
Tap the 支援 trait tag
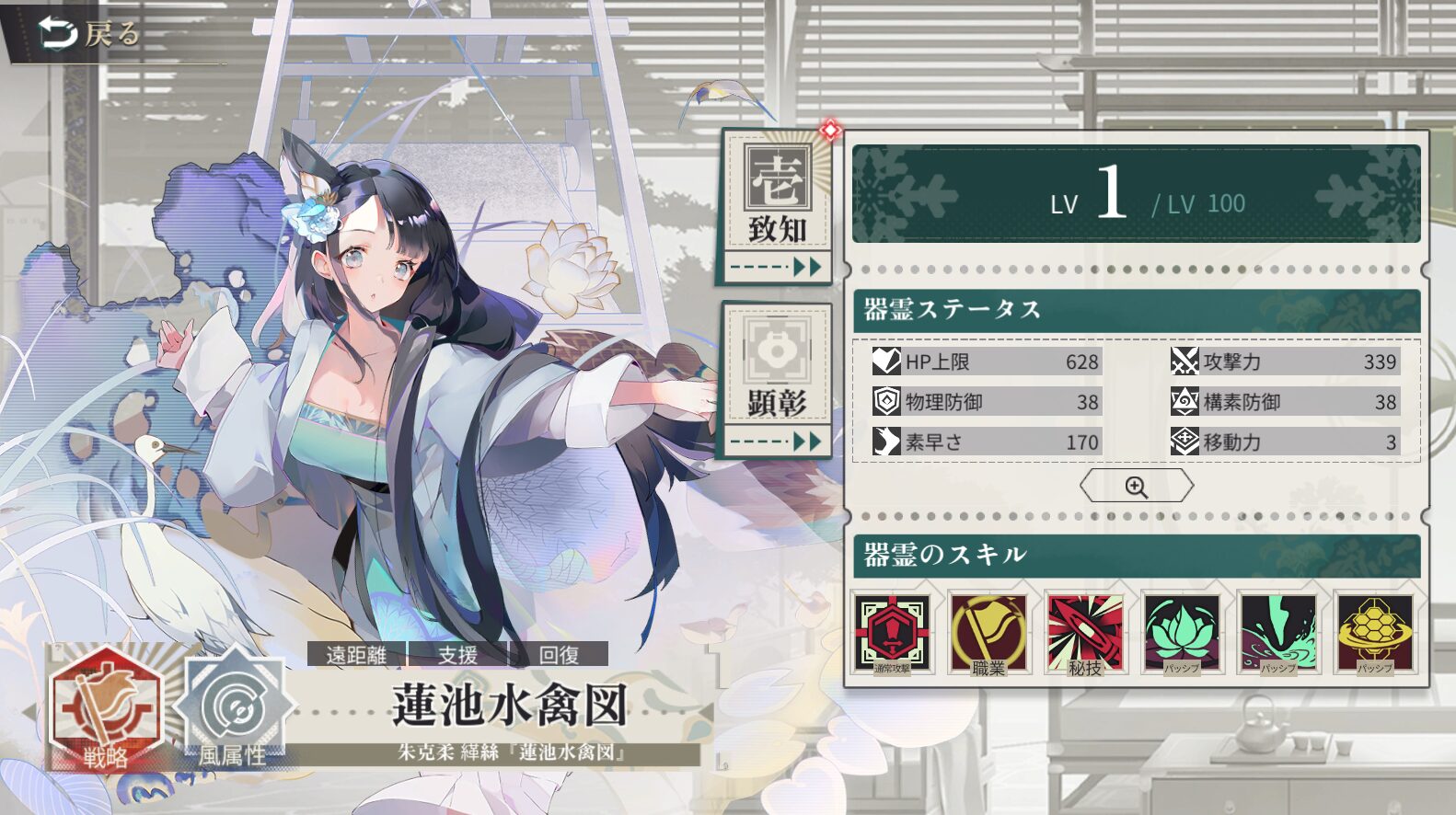pos(457,654)
